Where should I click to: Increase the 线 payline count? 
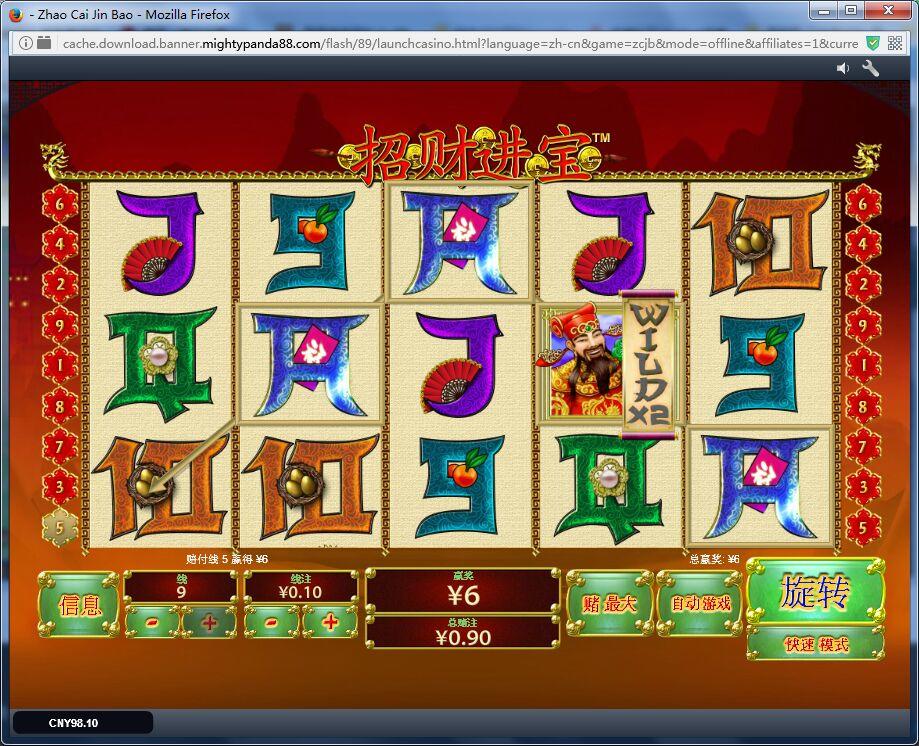[209, 622]
